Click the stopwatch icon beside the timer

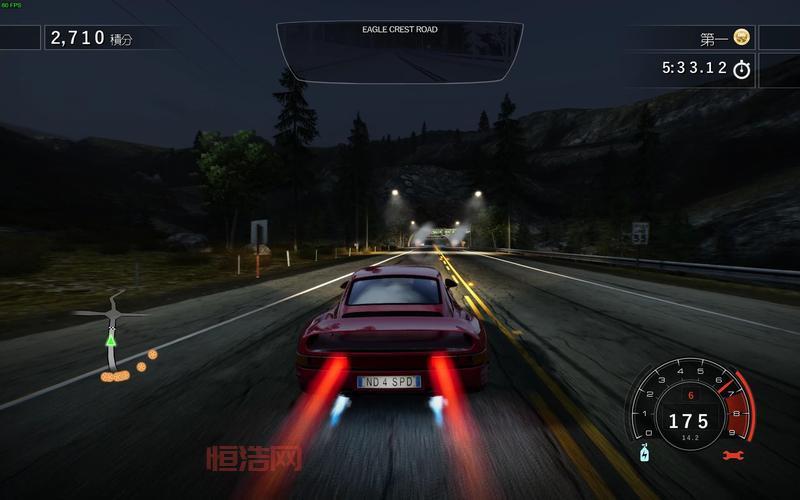pyautogui.click(x=741, y=69)
